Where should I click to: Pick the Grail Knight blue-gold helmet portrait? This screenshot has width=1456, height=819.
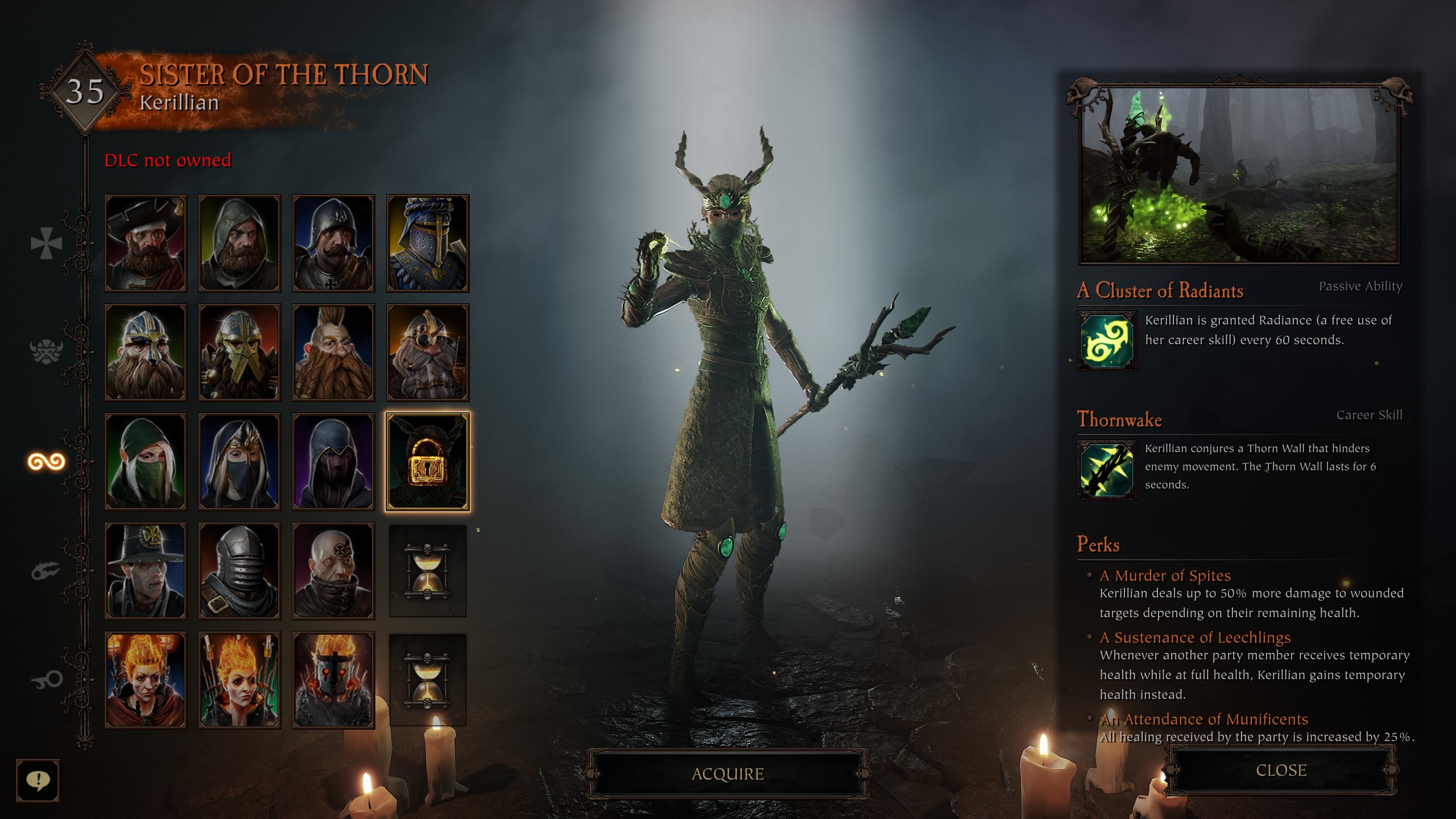[x=428, y=243]
